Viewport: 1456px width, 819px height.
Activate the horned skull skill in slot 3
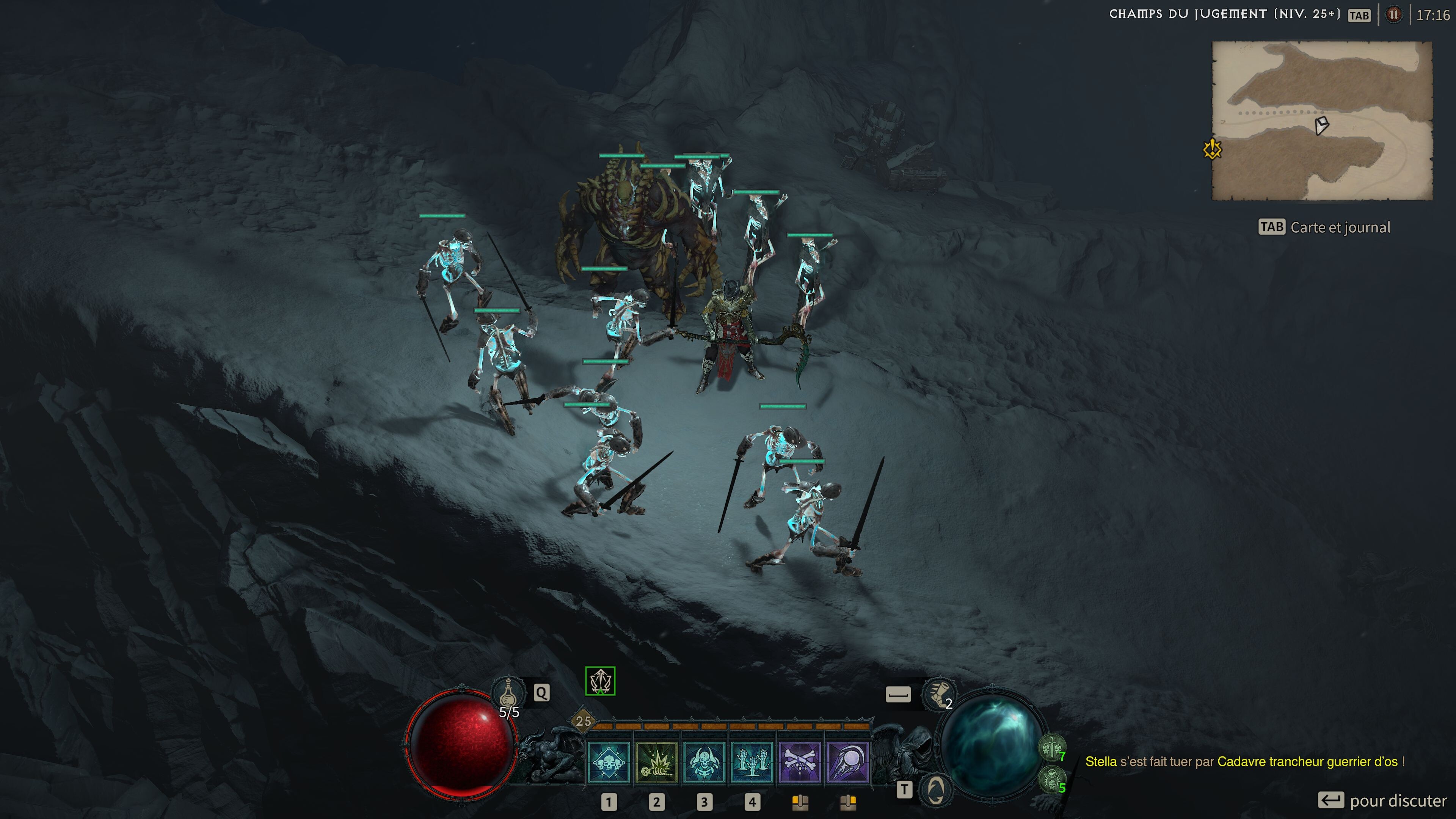tap(704, 762)
